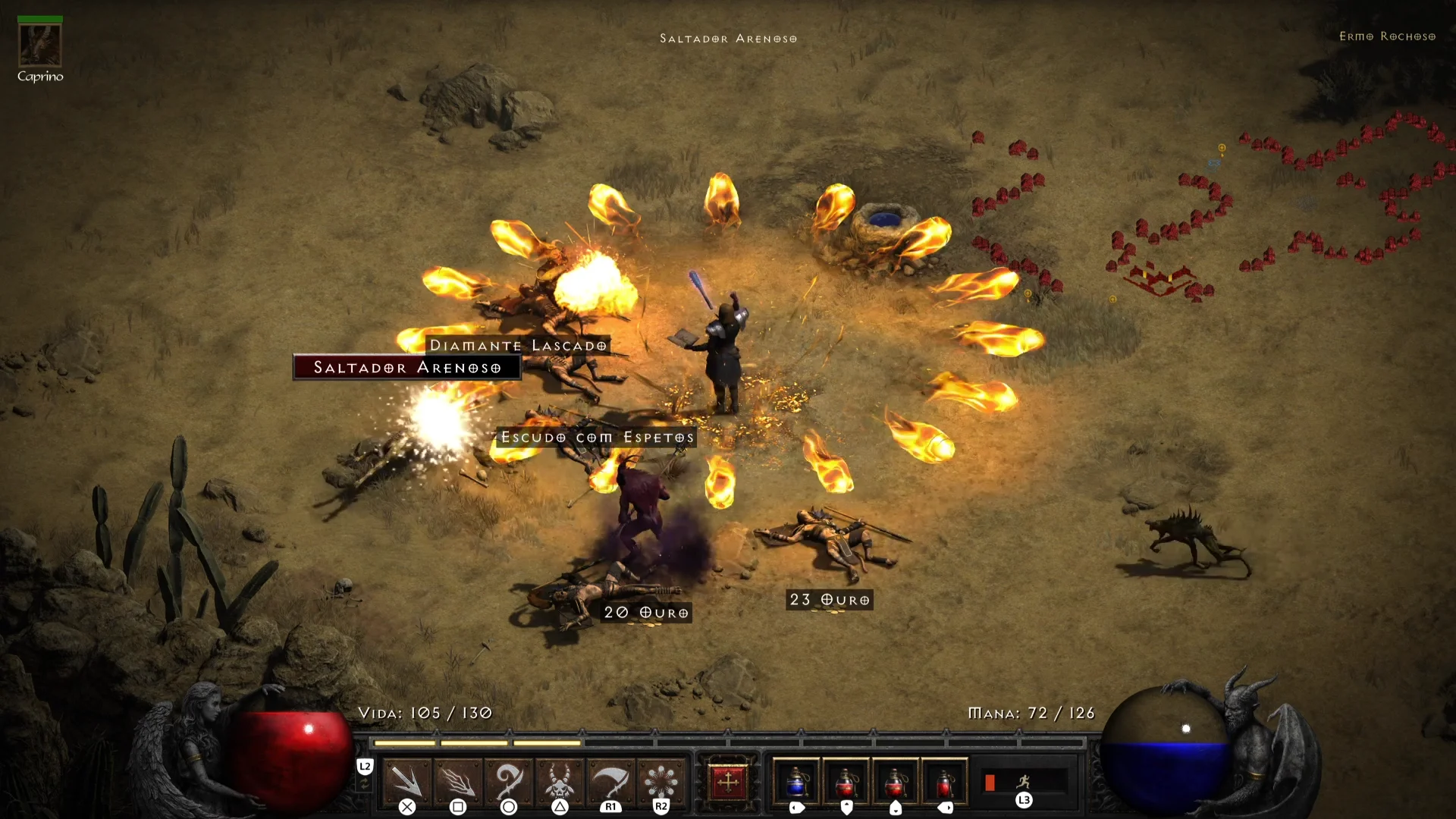Viewport: 1456px width, 819px height.
Task: Select the Caprino mercenary portrait
Action: (x=39, y=45)
